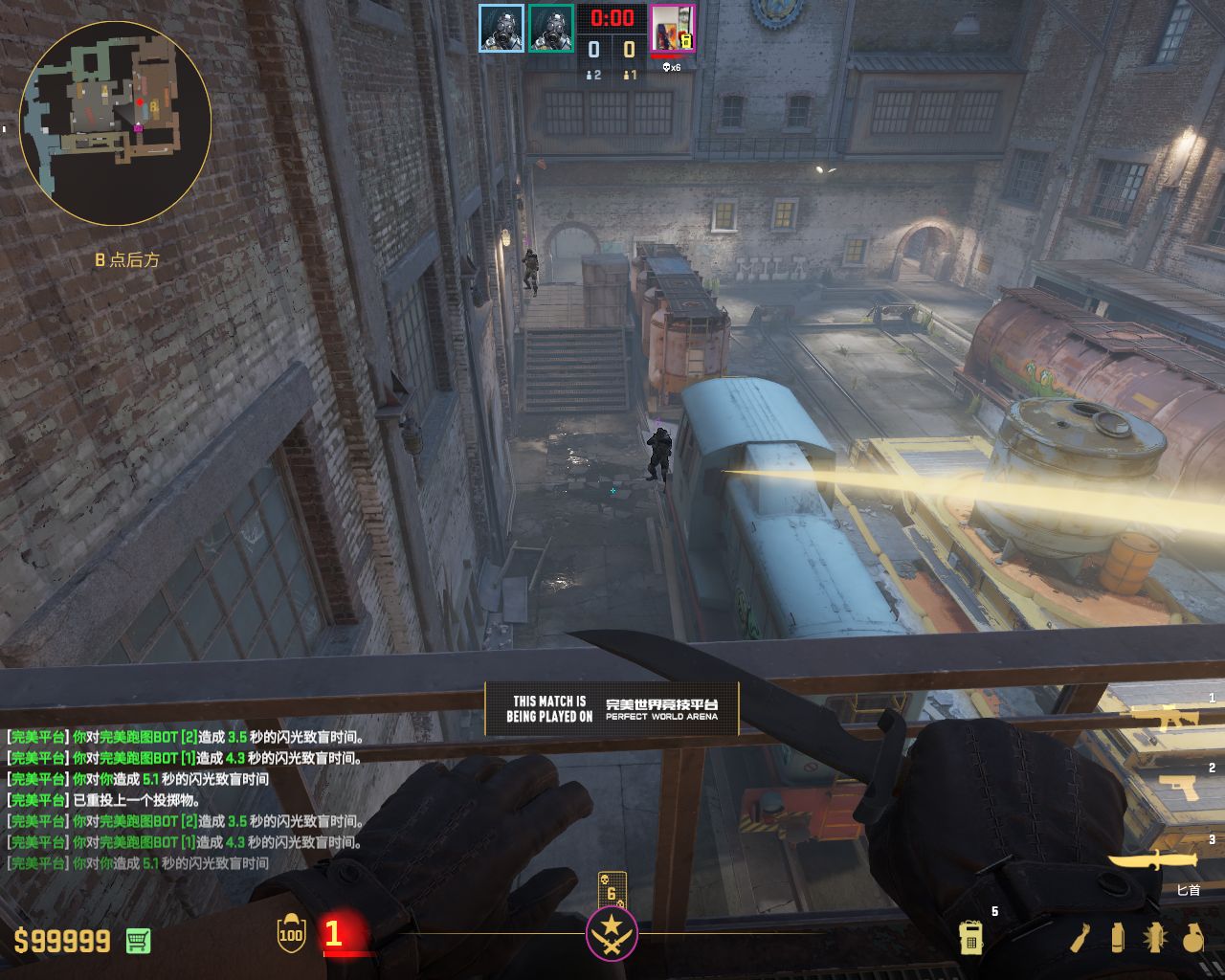Click the star team emblem badge
The width and height of the screenshot is (1225, 980).
click(x=612, y=933)
